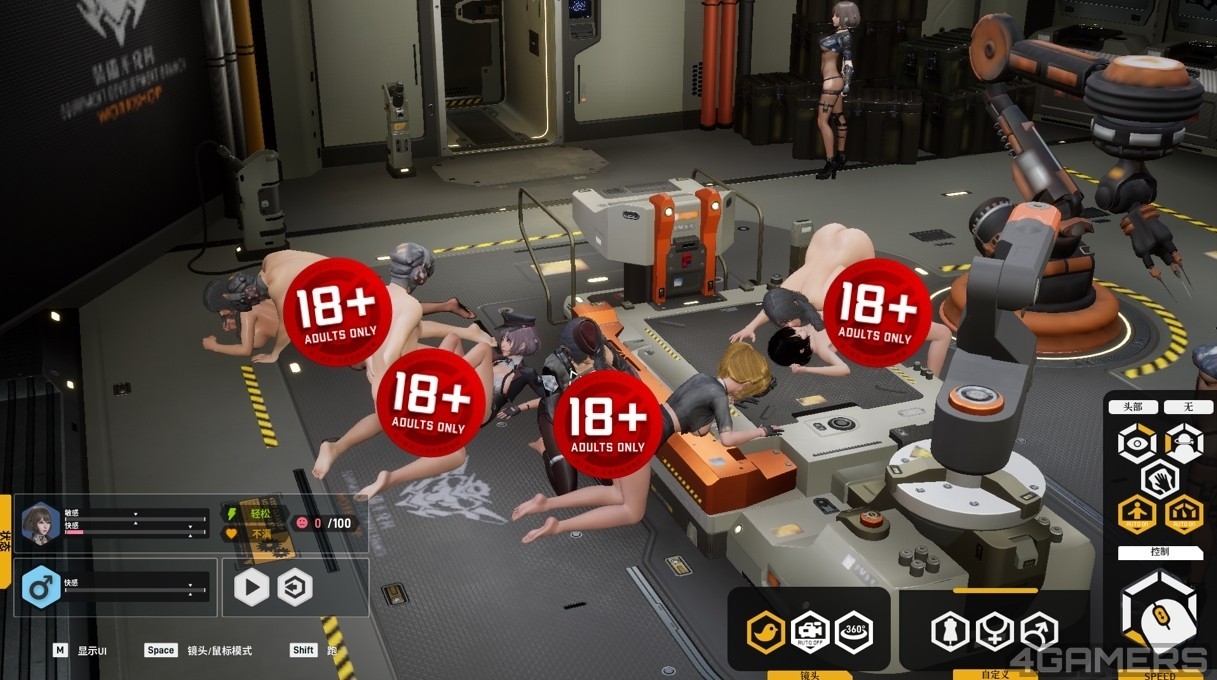
Task: Click the 头部 label button
Action: (x=1133, y=407)
